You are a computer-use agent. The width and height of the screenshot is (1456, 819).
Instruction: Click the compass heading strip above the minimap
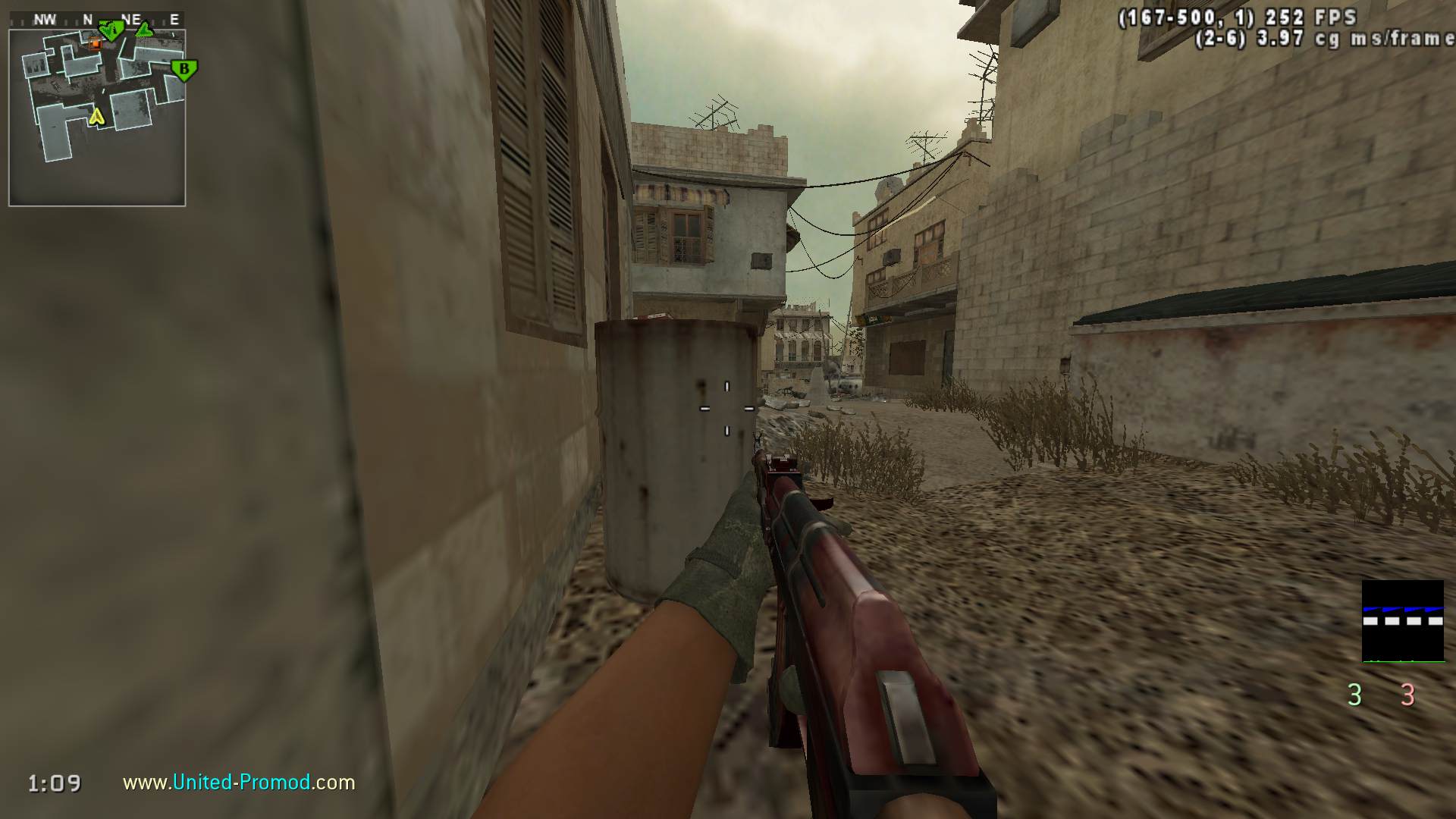point(97,20)
